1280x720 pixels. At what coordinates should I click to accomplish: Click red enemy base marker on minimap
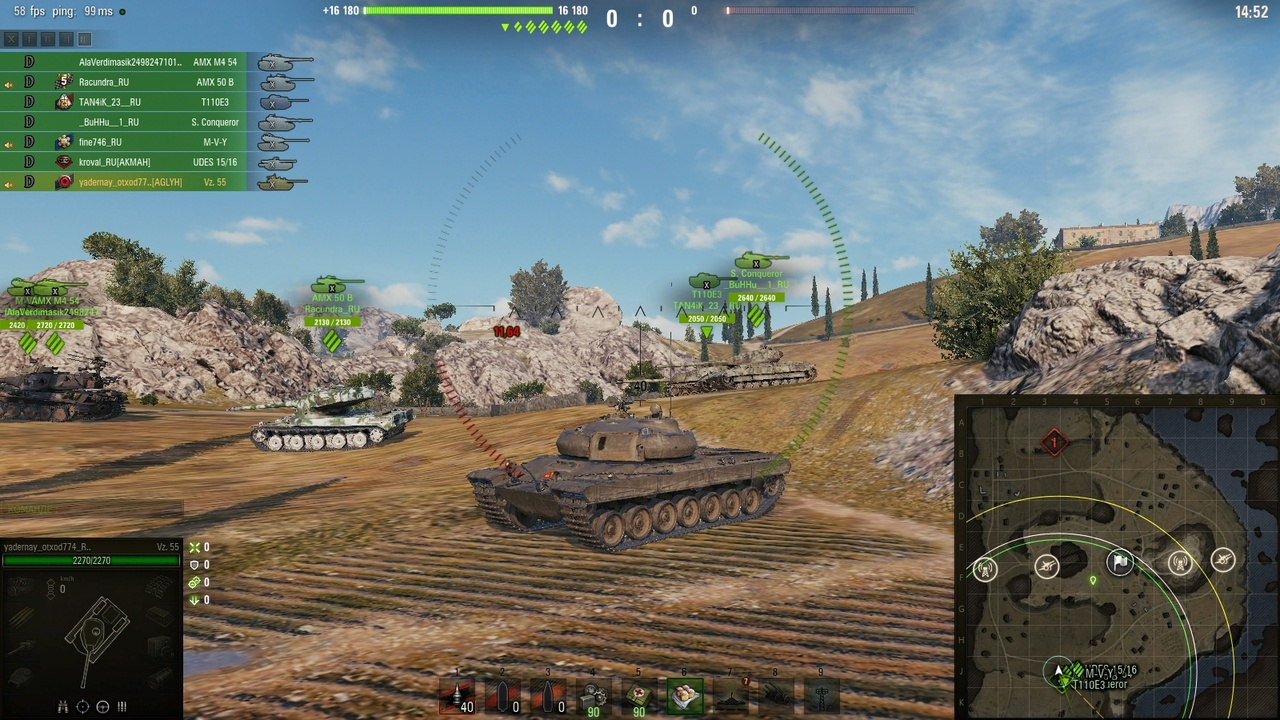tap(1053, 442)
